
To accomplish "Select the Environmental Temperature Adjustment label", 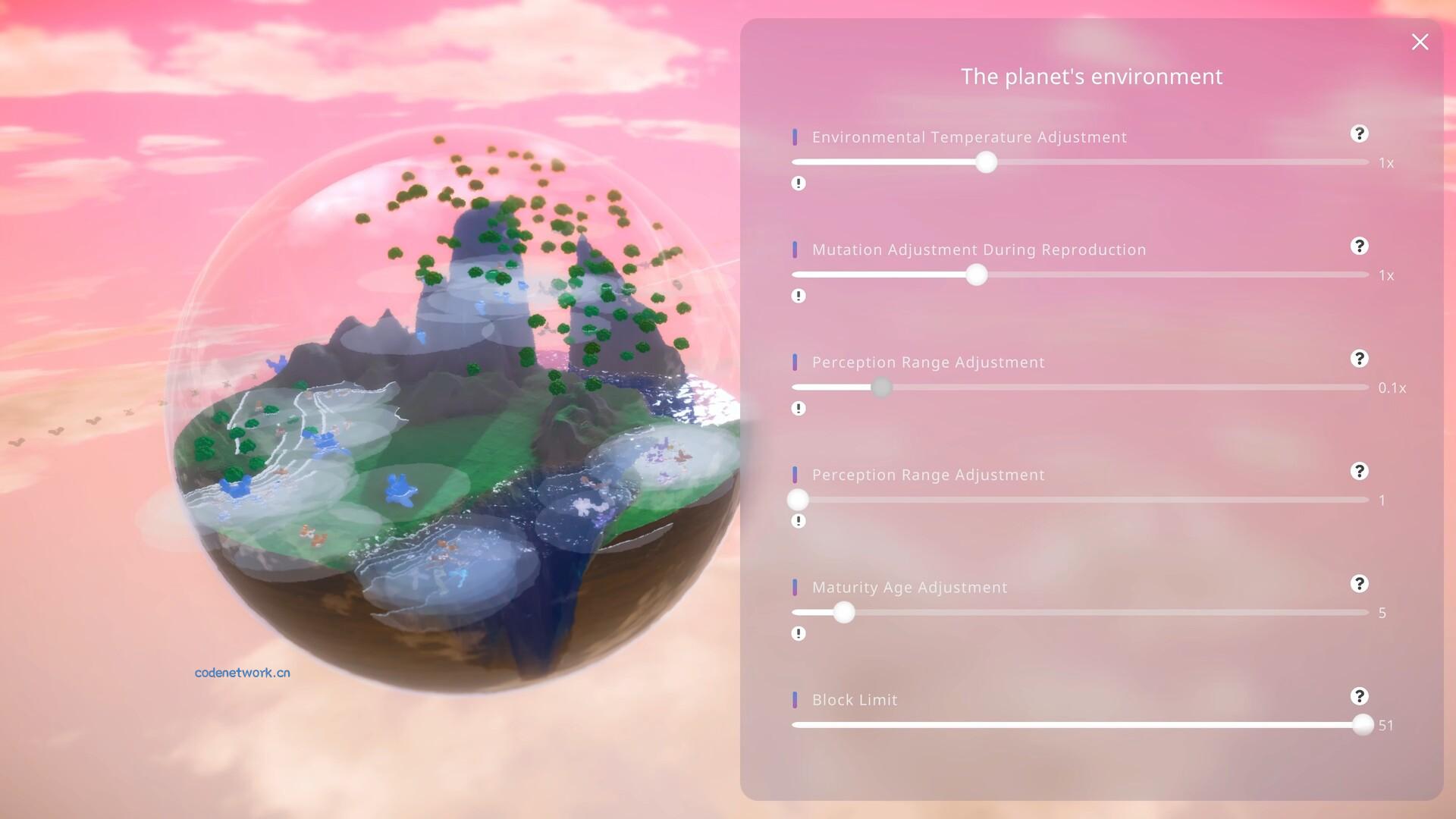I will point(969,137).
